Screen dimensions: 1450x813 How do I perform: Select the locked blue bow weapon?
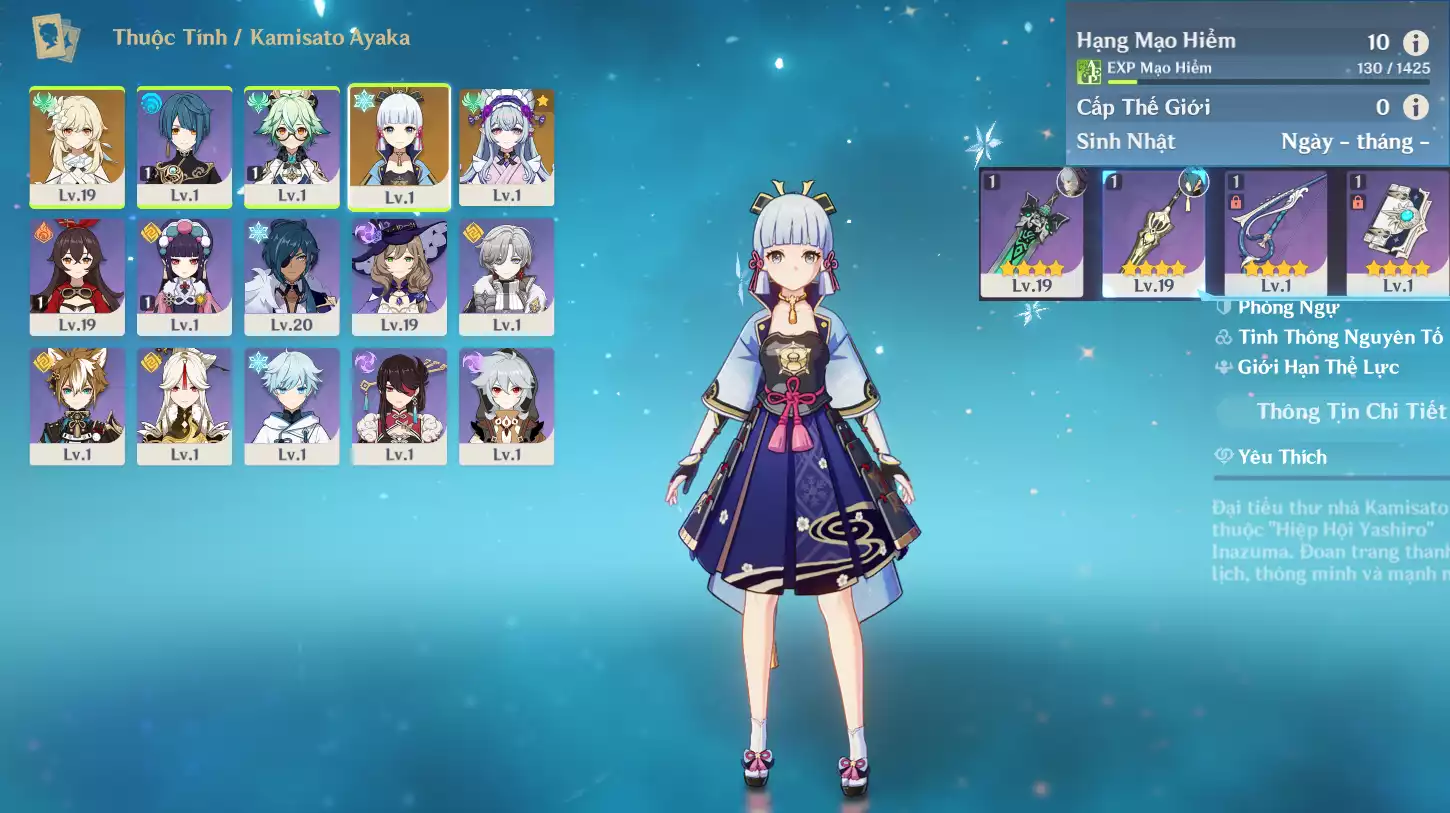click(1275, 234)
